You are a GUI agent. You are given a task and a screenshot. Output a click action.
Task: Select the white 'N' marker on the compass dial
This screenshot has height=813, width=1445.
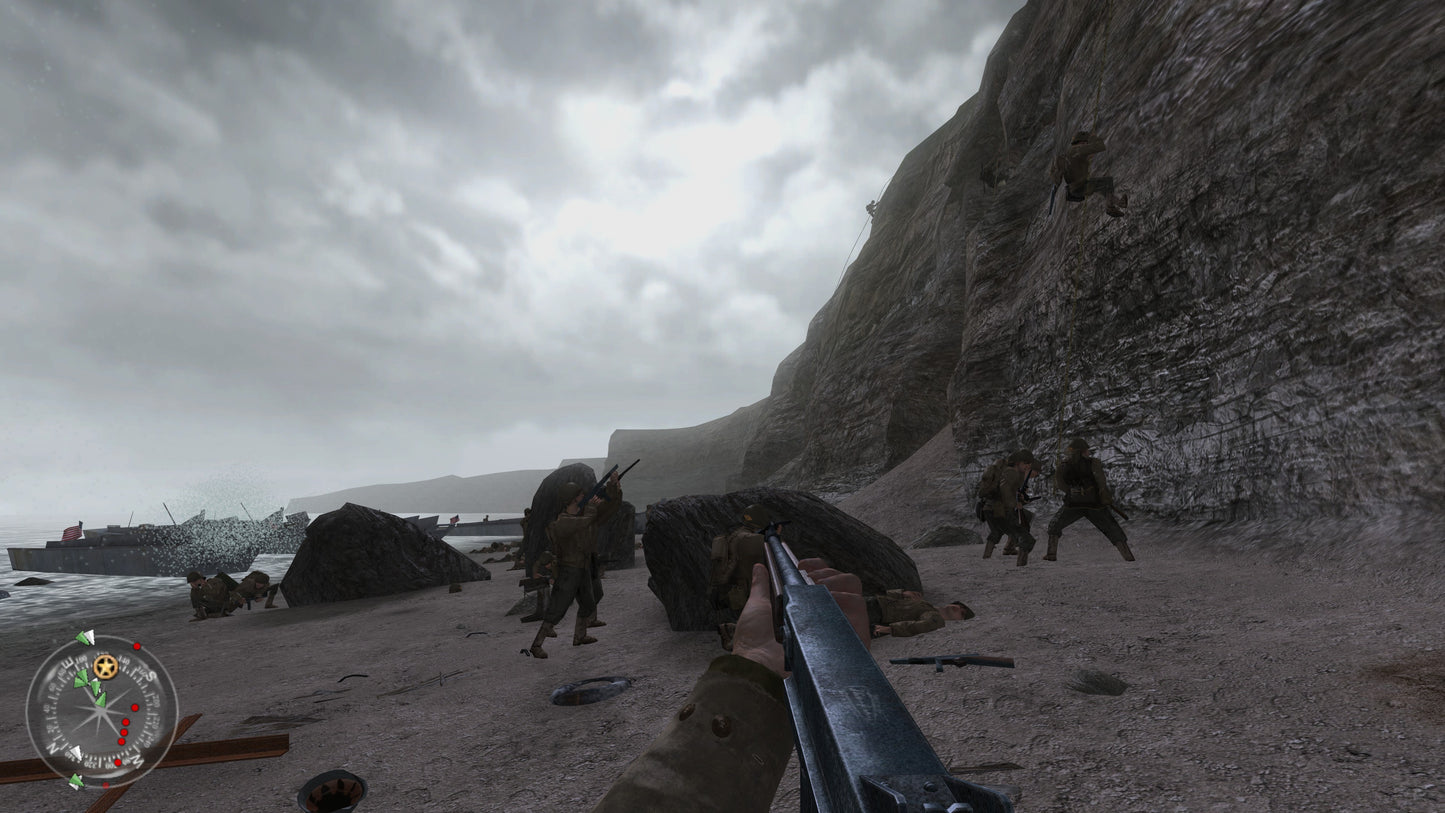tap(54, 749)
